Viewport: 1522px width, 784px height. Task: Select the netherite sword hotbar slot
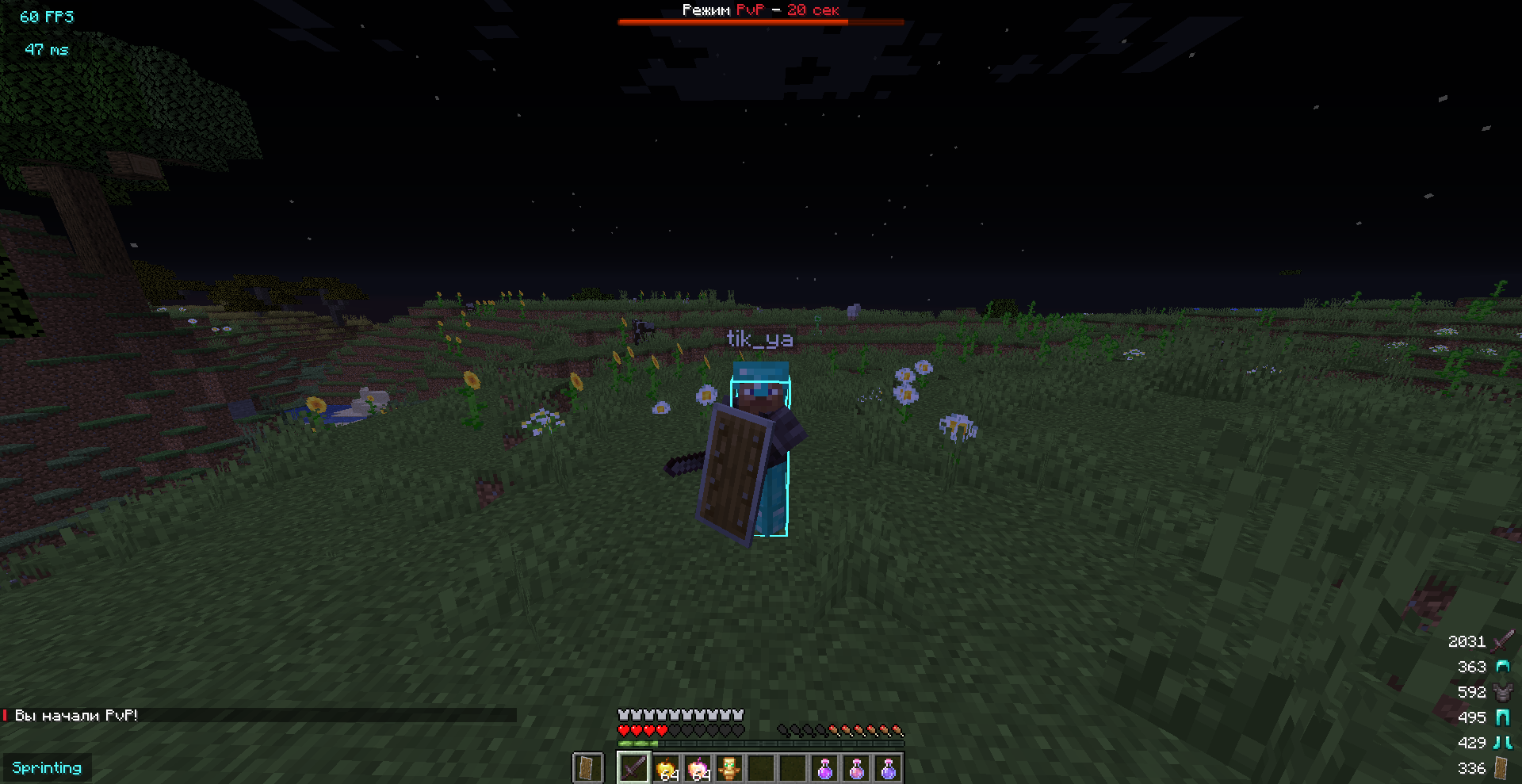point(633,768)
